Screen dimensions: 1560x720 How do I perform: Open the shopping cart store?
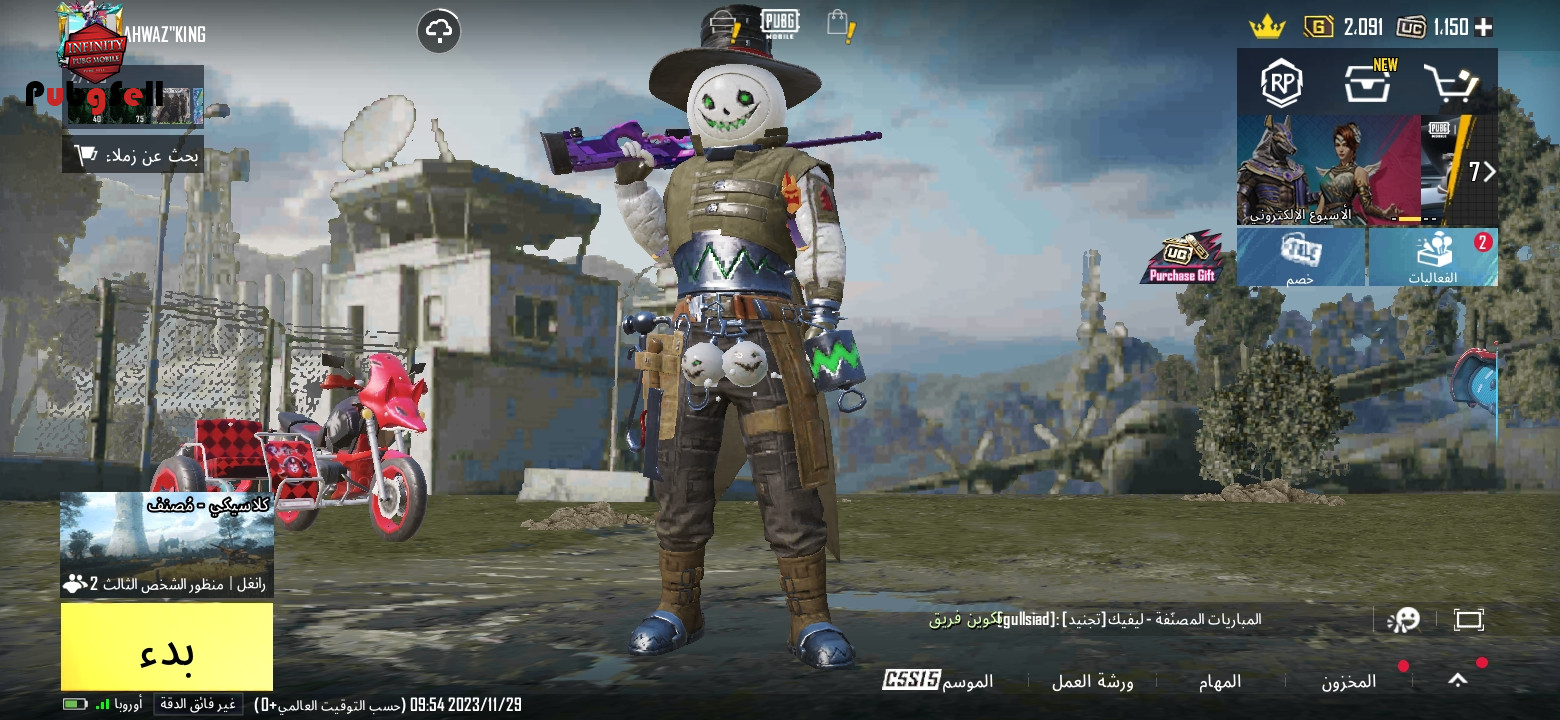coord(1451,83)
